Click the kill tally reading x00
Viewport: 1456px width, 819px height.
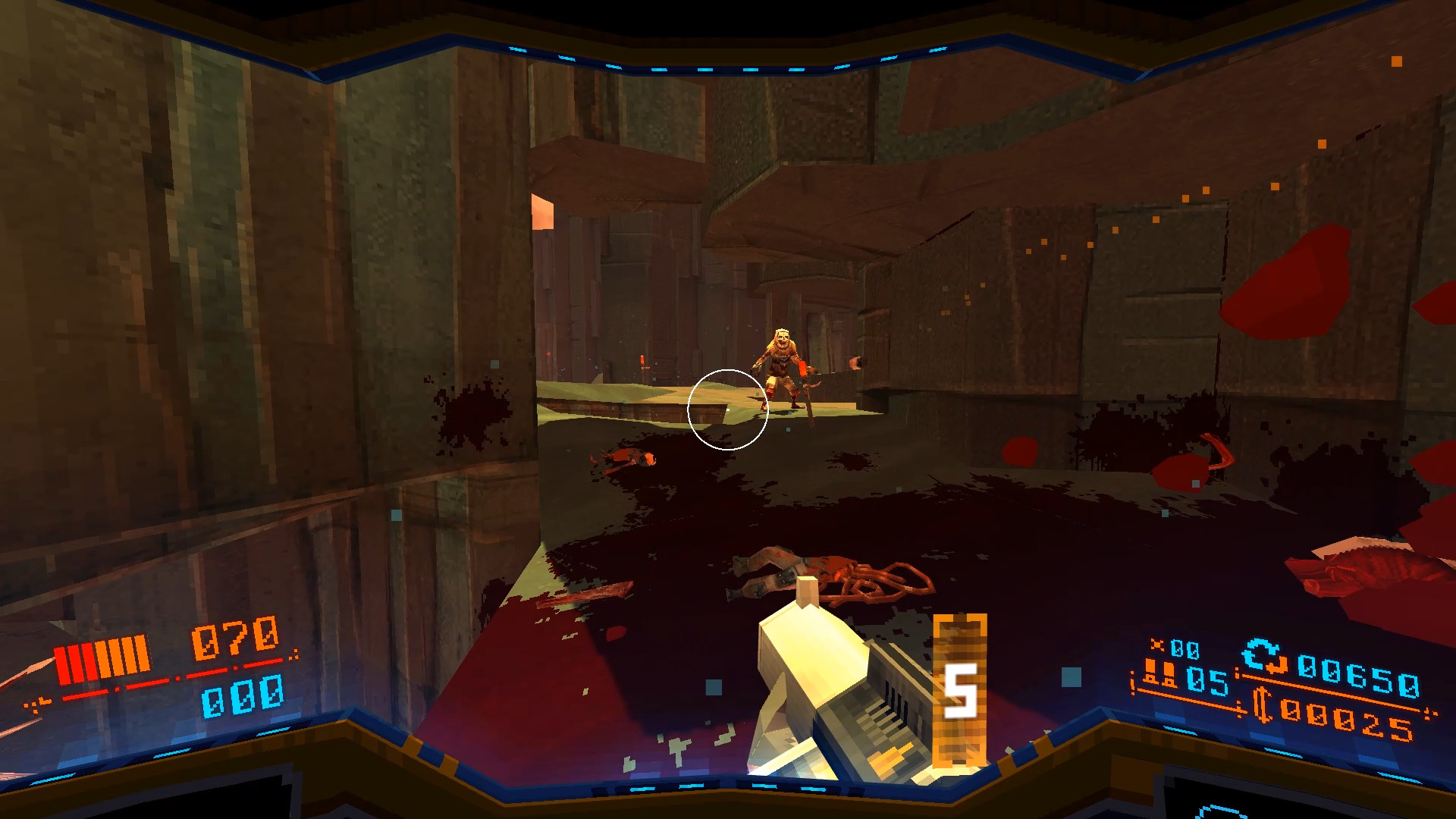(1185, 650)
